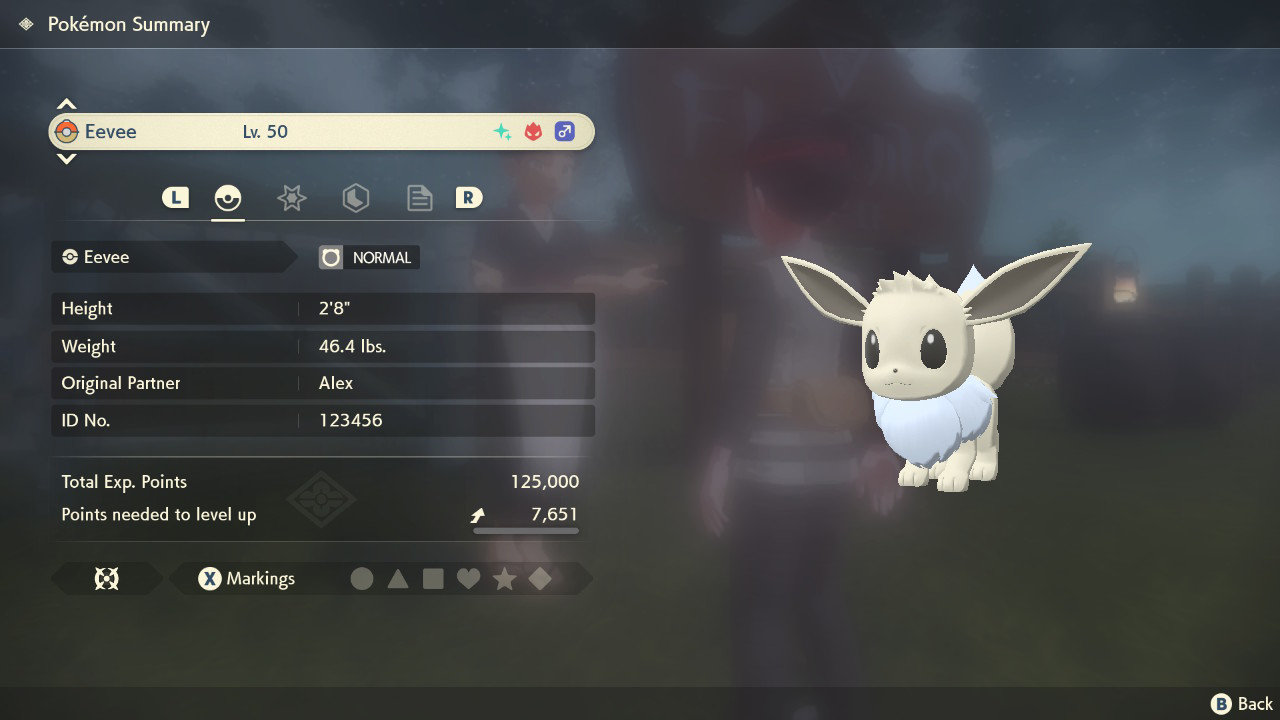Open the Pokémon info tab with Poké Ball icon
The height and width of the screenshot is (720, 1280).
point(228,197)
